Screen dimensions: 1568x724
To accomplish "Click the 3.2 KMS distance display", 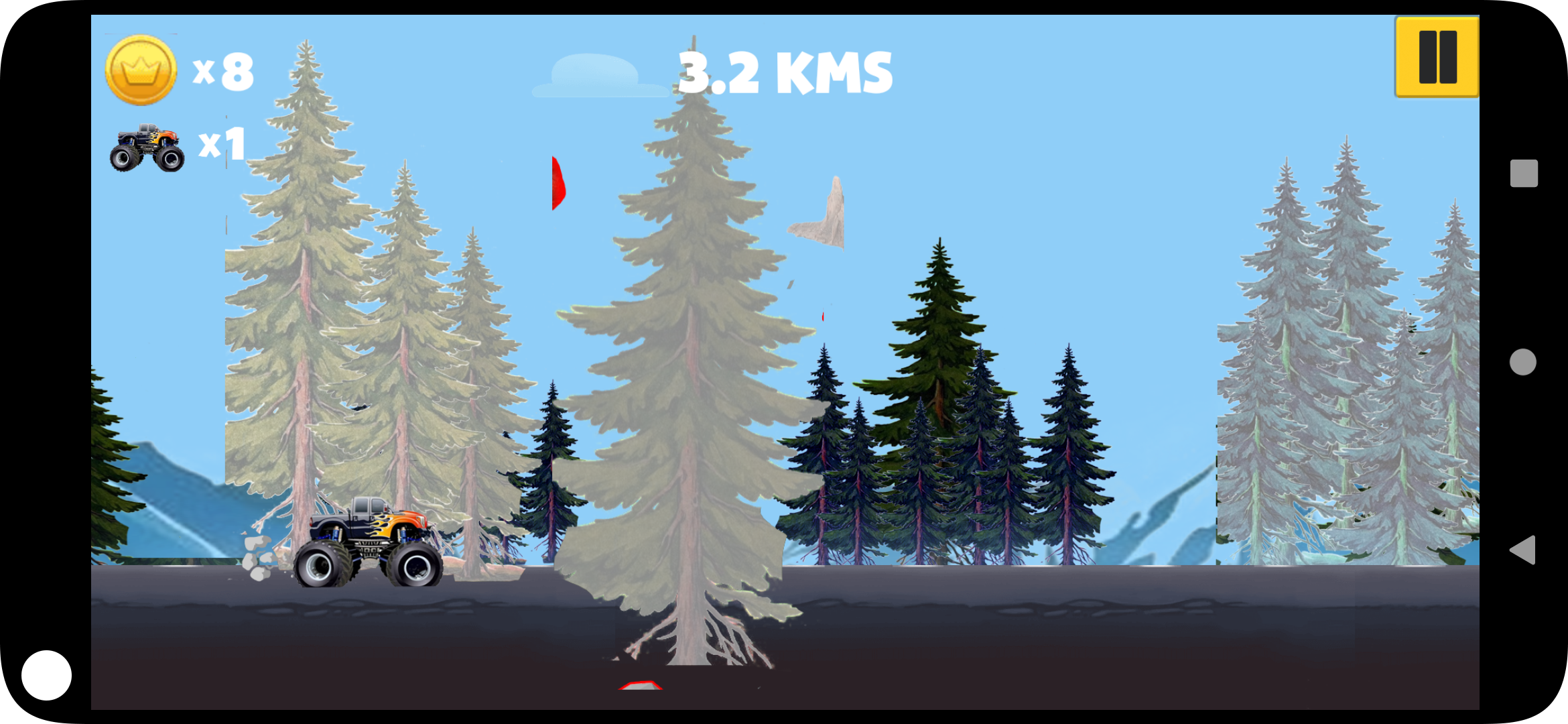I will tap(784, 72).
